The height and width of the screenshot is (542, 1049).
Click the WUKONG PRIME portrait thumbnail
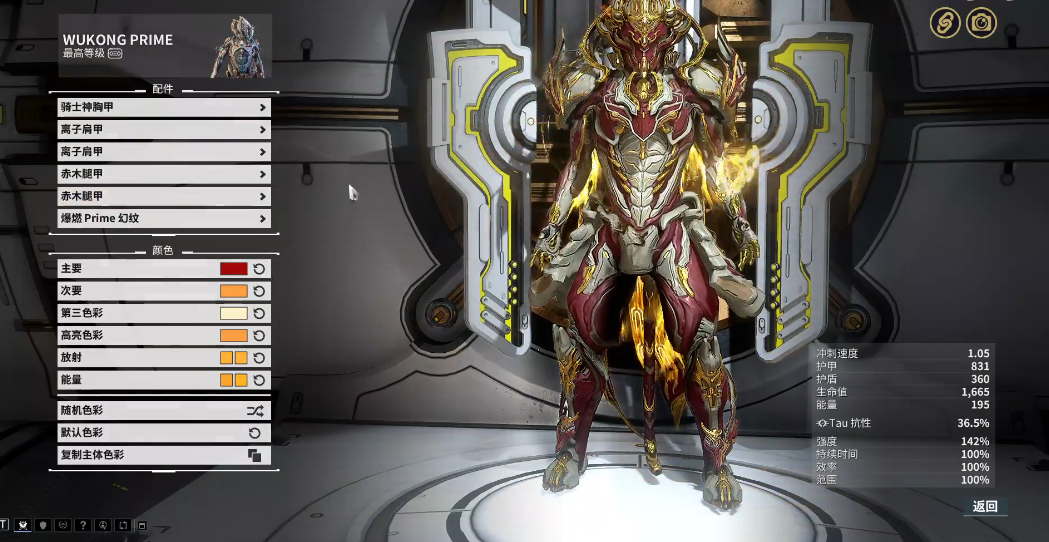click(238, 47)
